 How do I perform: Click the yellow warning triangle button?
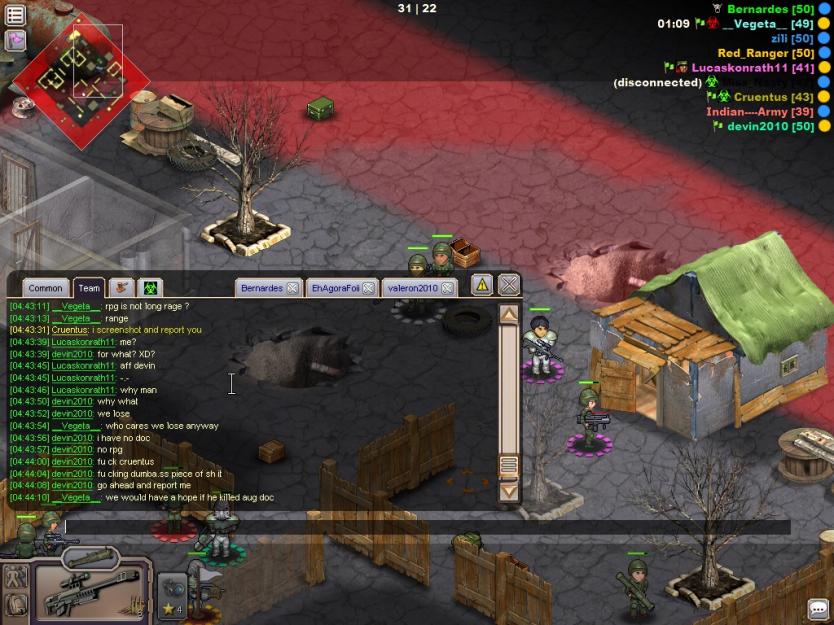(x=482, y=285)
